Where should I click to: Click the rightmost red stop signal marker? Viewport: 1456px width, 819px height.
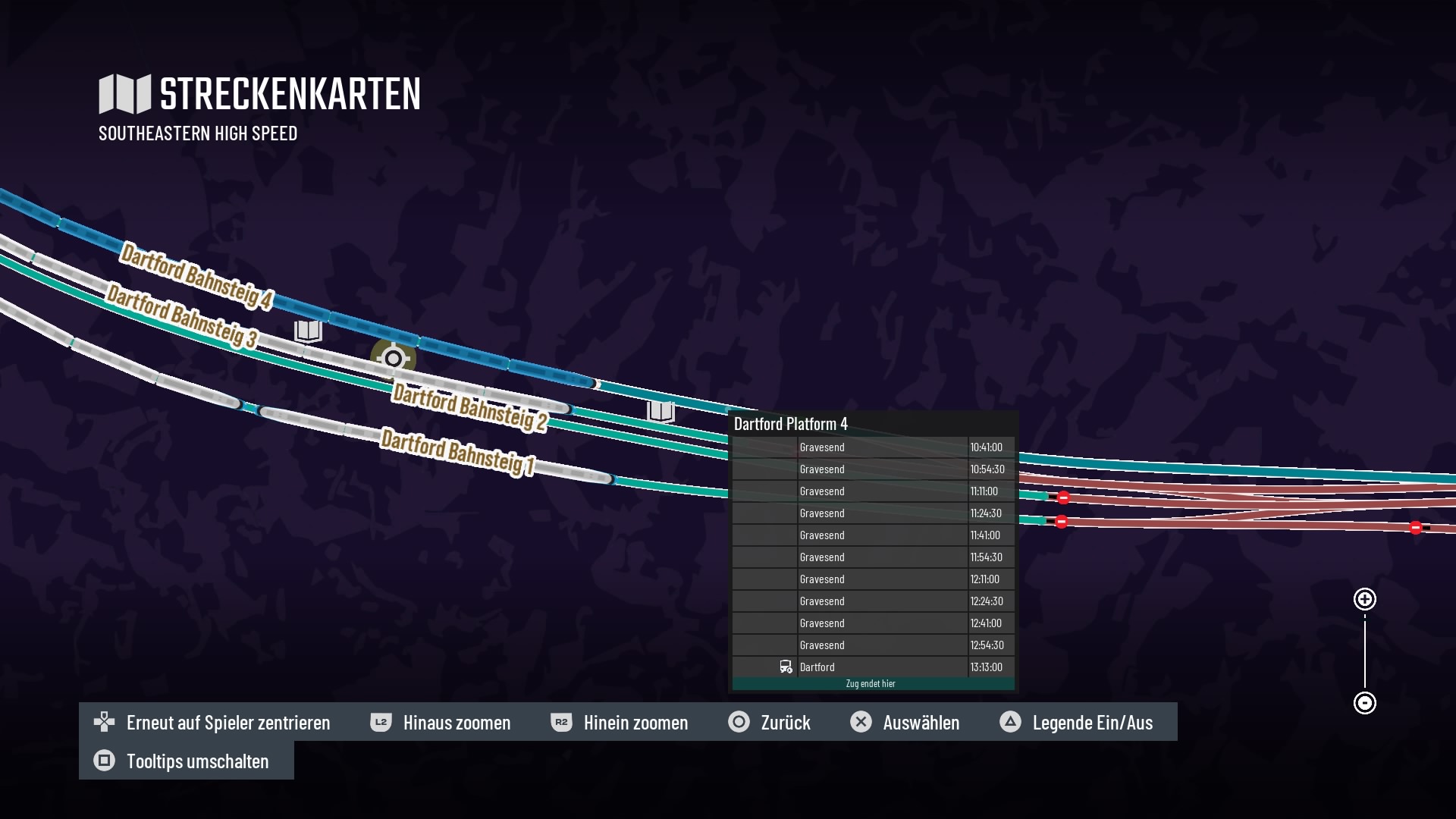[x=1415, y=528]
